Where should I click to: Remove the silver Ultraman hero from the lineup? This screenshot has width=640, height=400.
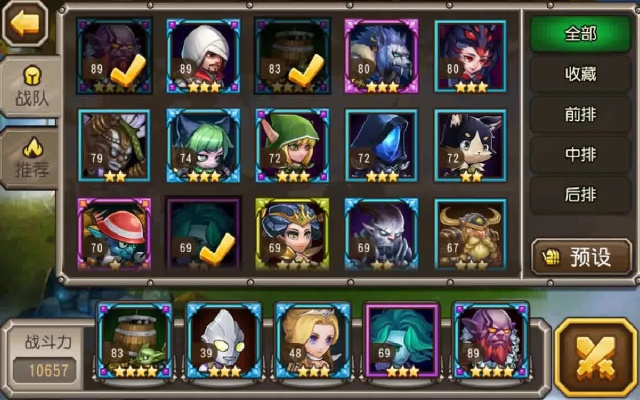(224, 341)
